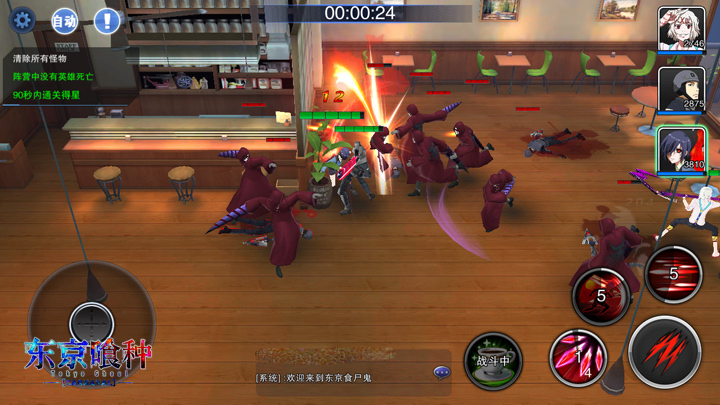Trigger the dashing runner skill
The image size is (720, 405).
601,294
